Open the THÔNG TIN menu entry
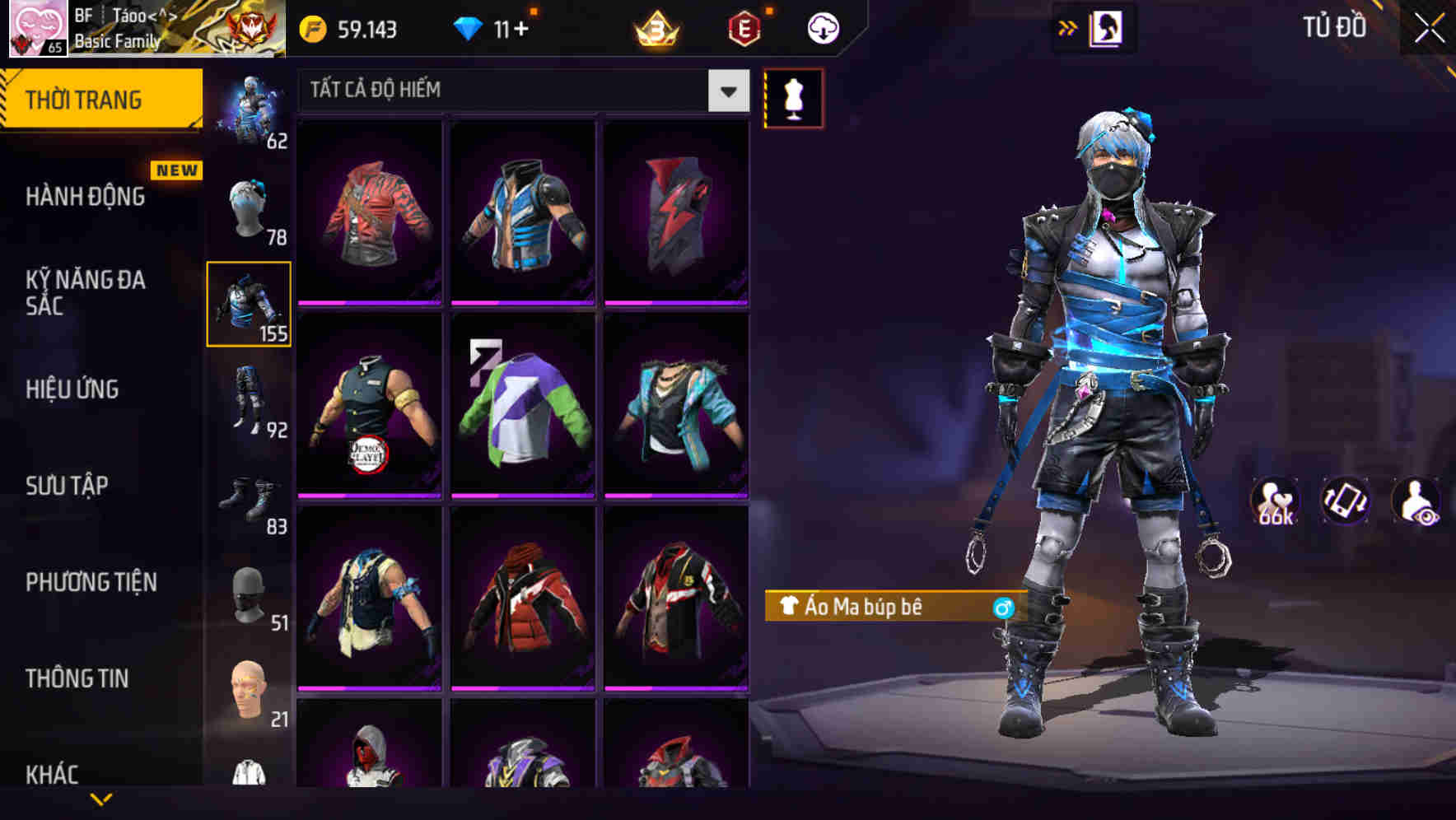The height and width of the screenshot is (820, 1456). (78, 678)
